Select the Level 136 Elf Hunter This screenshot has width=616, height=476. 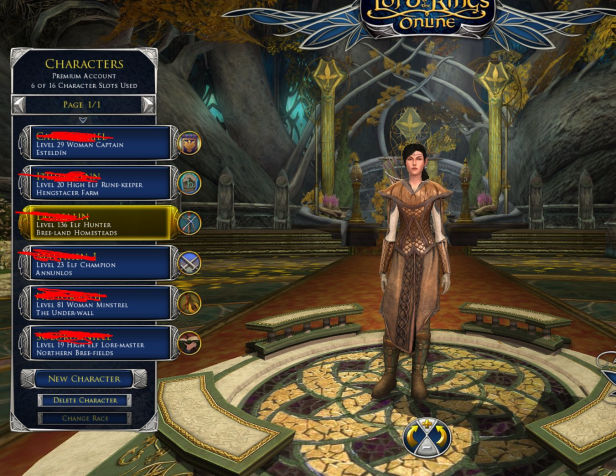95,223
